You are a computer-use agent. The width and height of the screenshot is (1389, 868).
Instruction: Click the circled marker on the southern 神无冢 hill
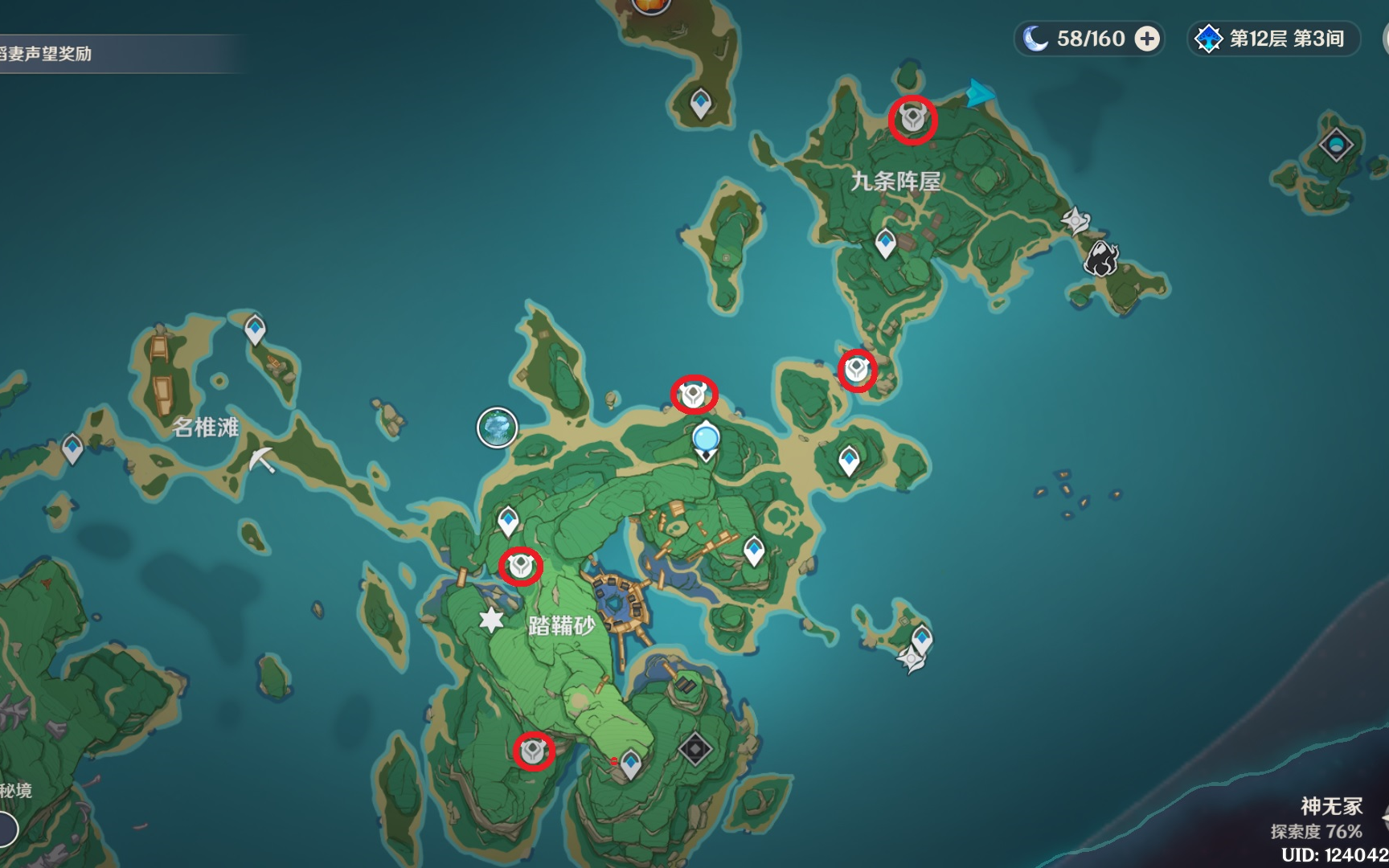pyautogui.click(x=535, y=751)
